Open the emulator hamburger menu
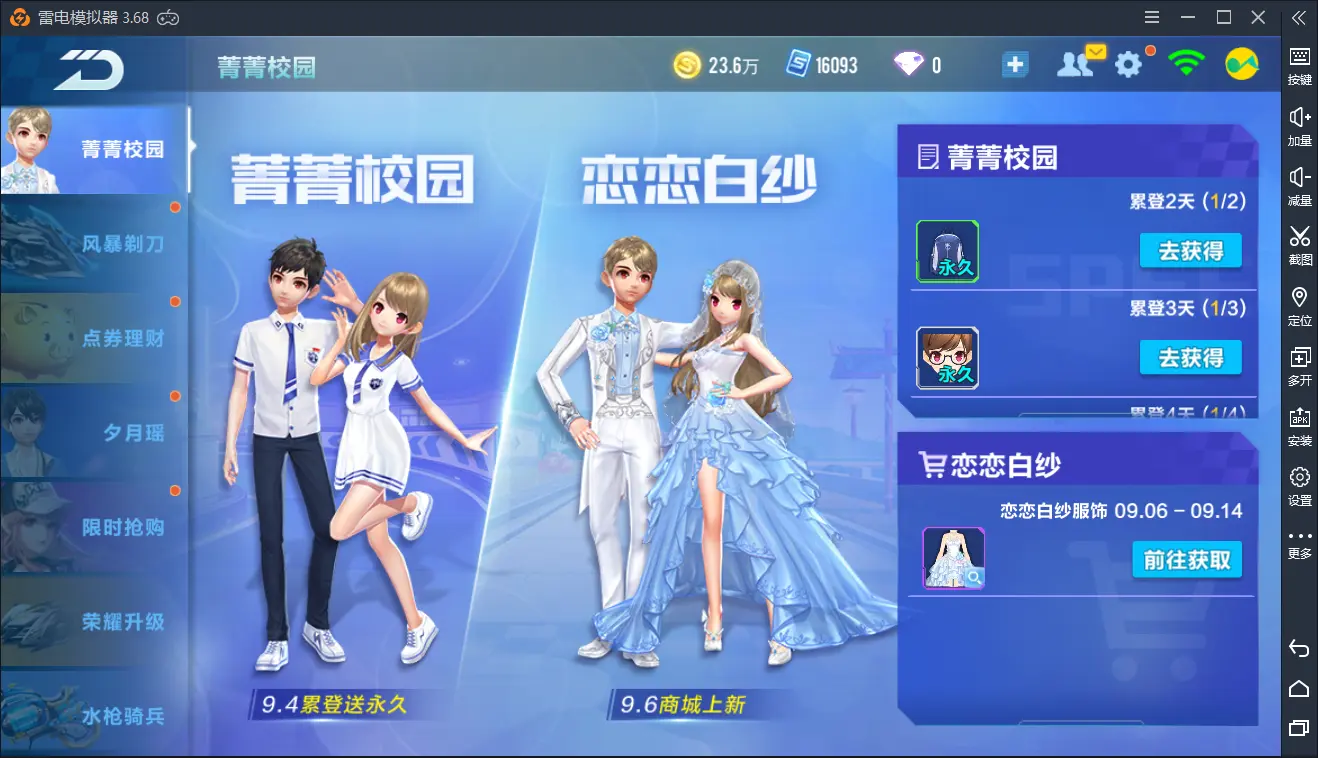 [x=1151, y=17]
